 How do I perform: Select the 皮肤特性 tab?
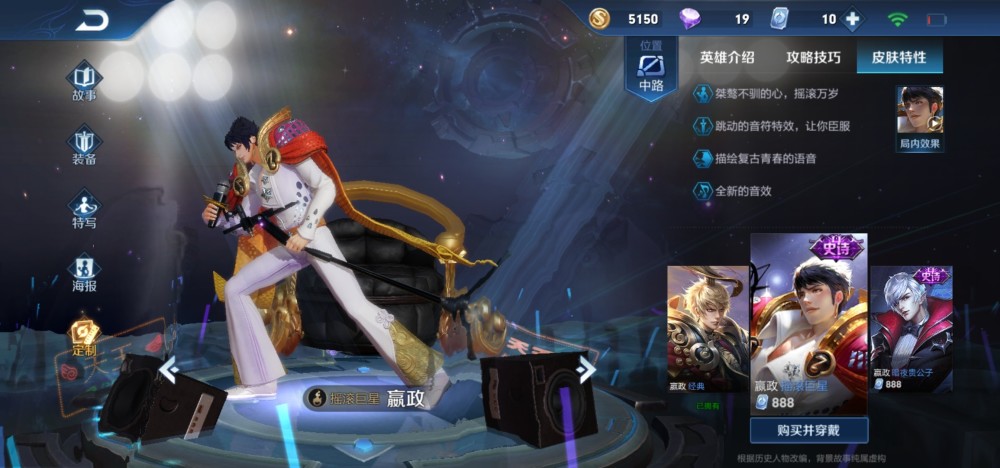coord(899,57)
